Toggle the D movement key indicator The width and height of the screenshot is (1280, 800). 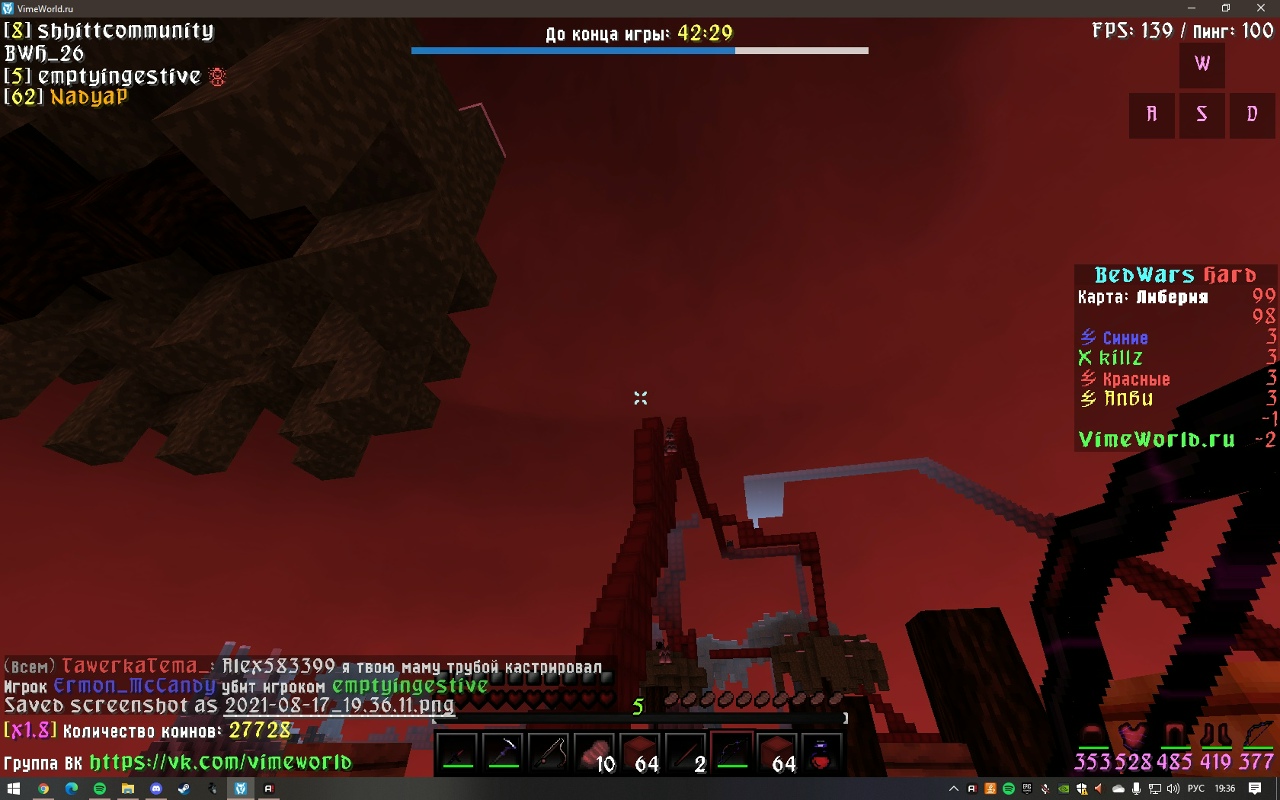pos(1251,115)
